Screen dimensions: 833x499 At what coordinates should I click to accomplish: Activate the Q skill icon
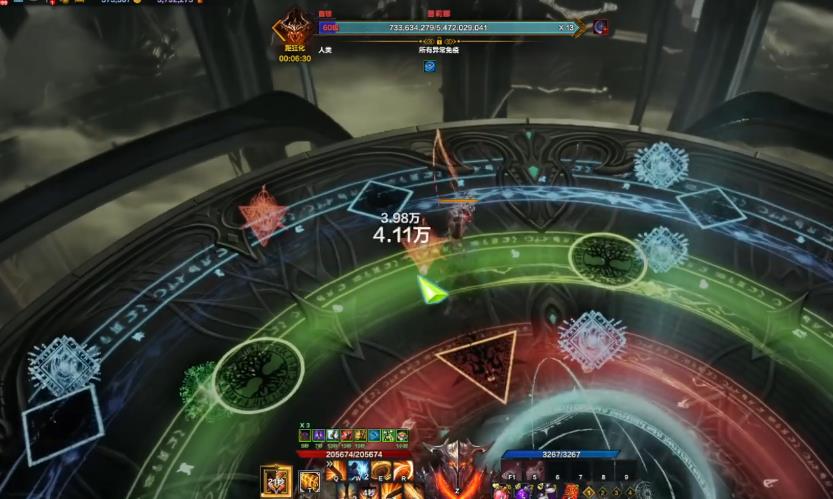tap(335, 470)
